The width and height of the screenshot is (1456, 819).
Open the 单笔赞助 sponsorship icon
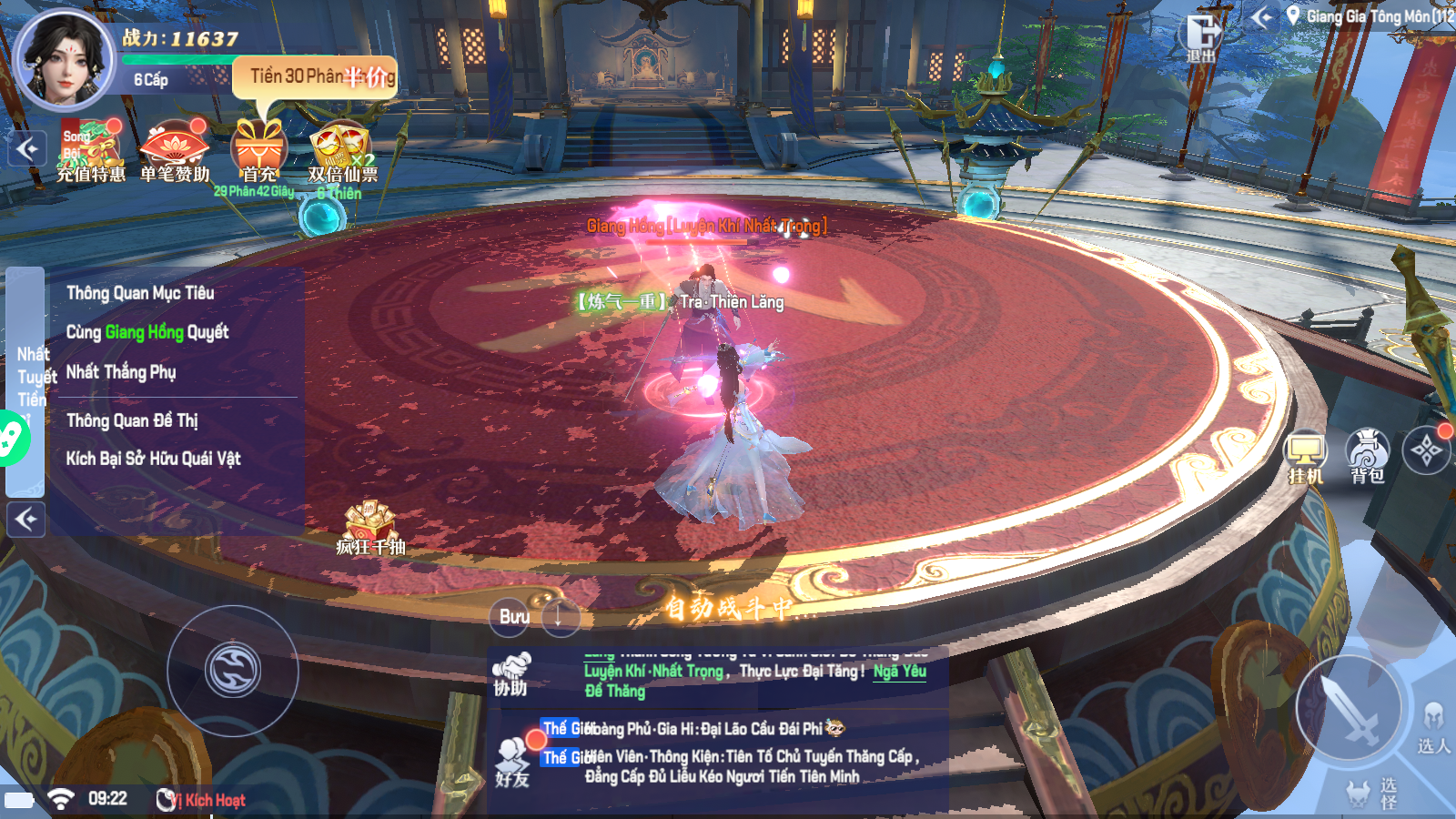point(175,150)
